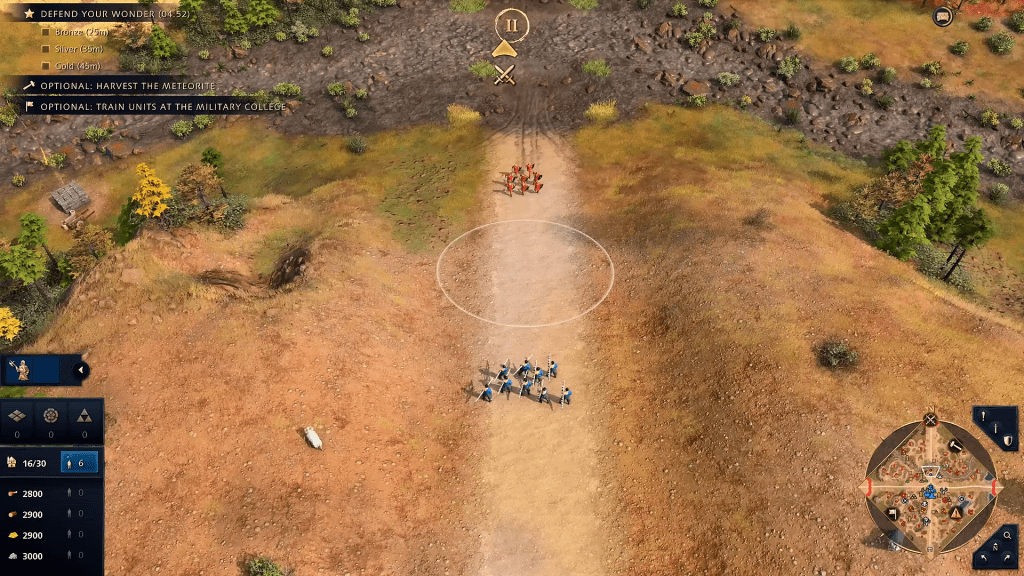
Task: Select the control group unit portrait
Action: (x=22, y=371)
